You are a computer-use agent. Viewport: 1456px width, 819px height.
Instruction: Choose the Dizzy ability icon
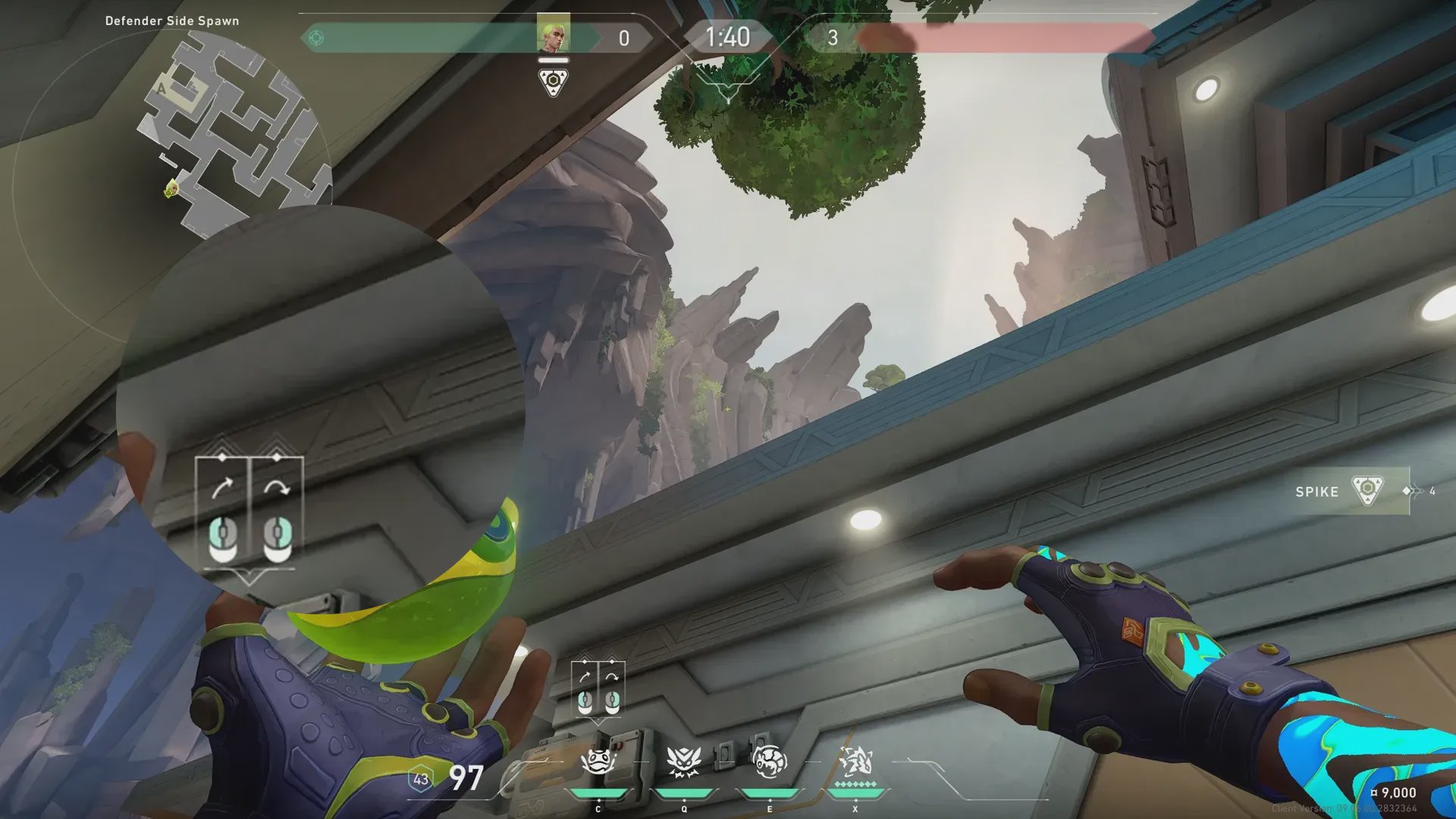pyautogui.click(x=769, y=762)
